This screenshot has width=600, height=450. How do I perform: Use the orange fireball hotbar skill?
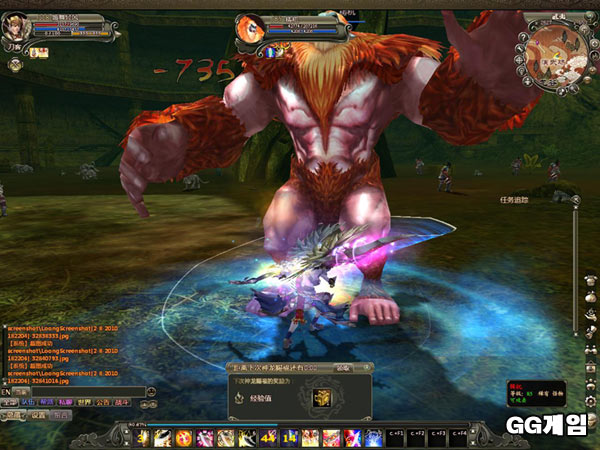click(184, 437)
